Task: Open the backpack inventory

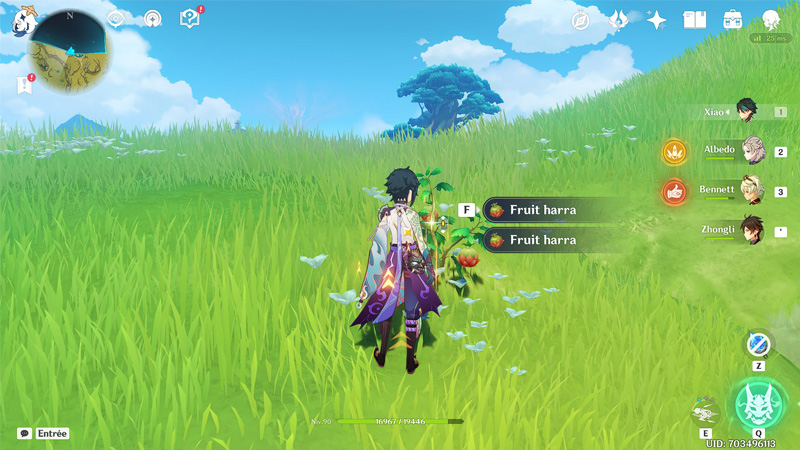Action: tap(733, 20)
